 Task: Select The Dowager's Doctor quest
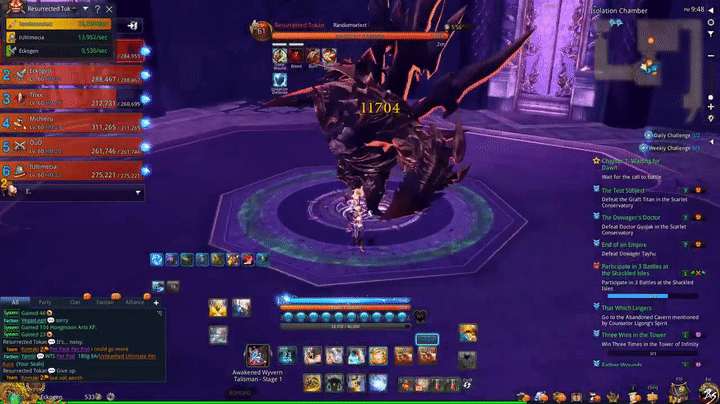[x=634, y=217]
